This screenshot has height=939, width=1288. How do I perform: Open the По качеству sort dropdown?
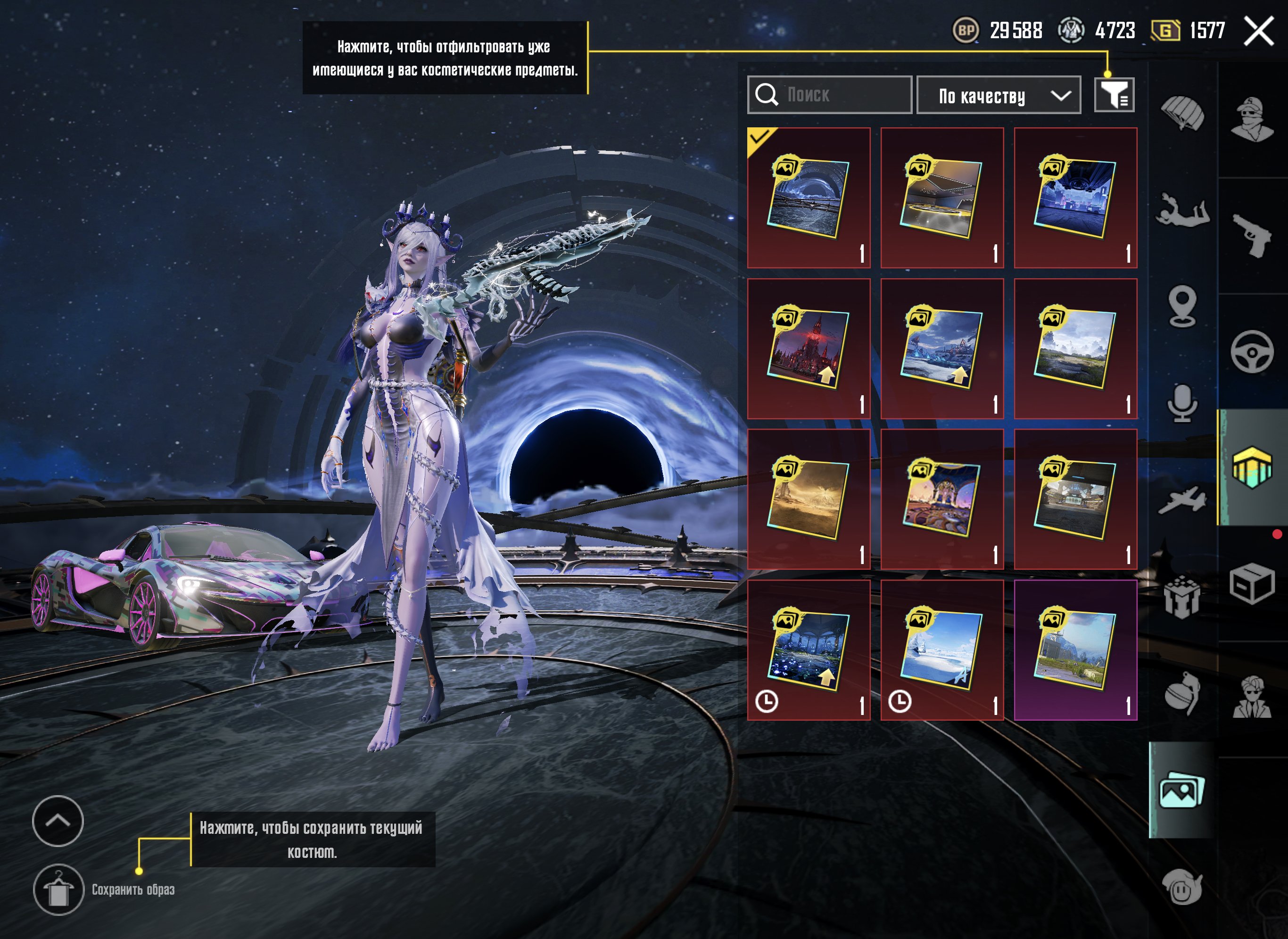point(998,95)
